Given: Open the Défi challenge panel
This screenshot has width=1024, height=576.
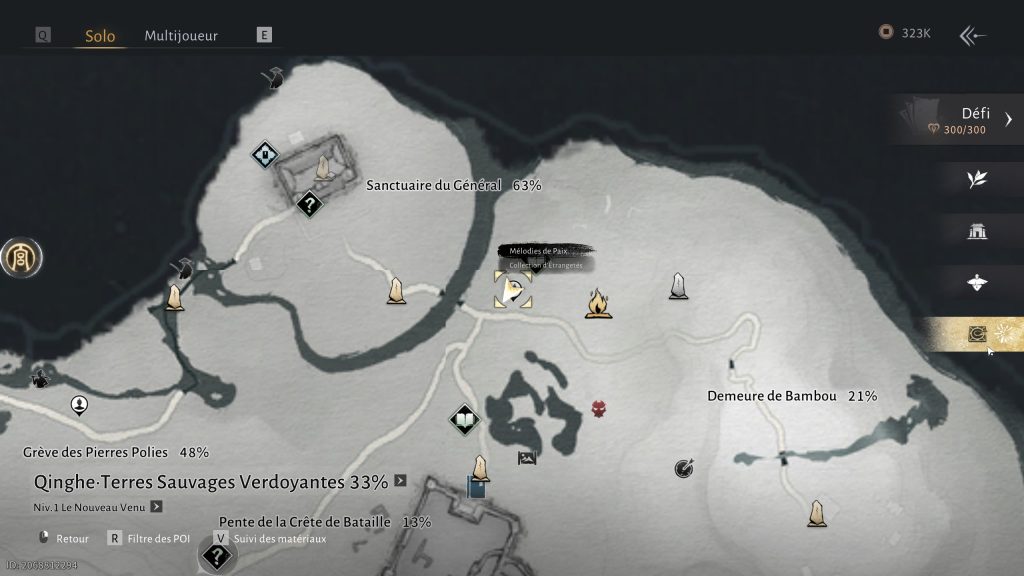Looking at the screenshot, I should click(958, 120).
